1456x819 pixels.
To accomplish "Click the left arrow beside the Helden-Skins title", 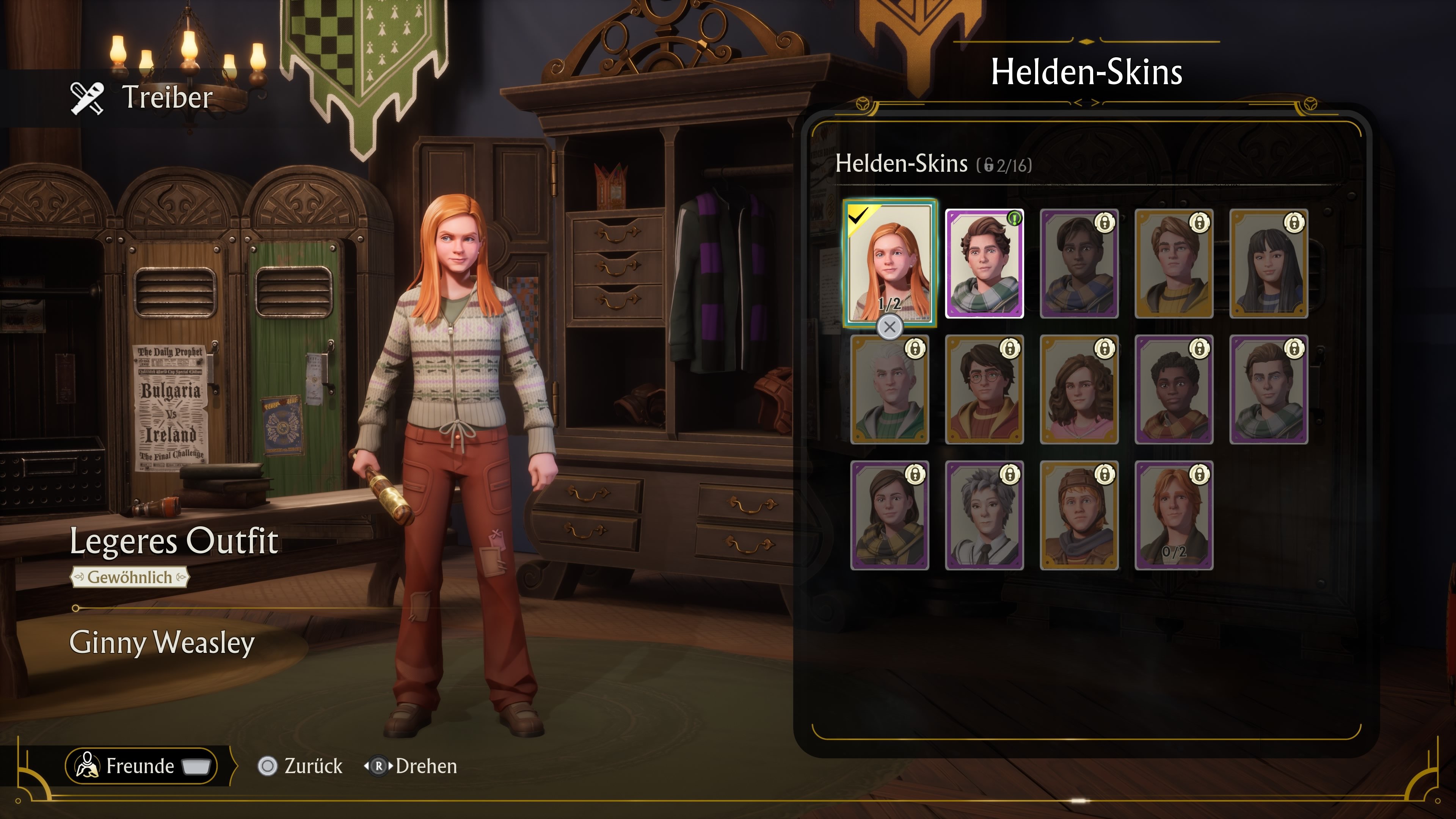I will point(1078,102).
